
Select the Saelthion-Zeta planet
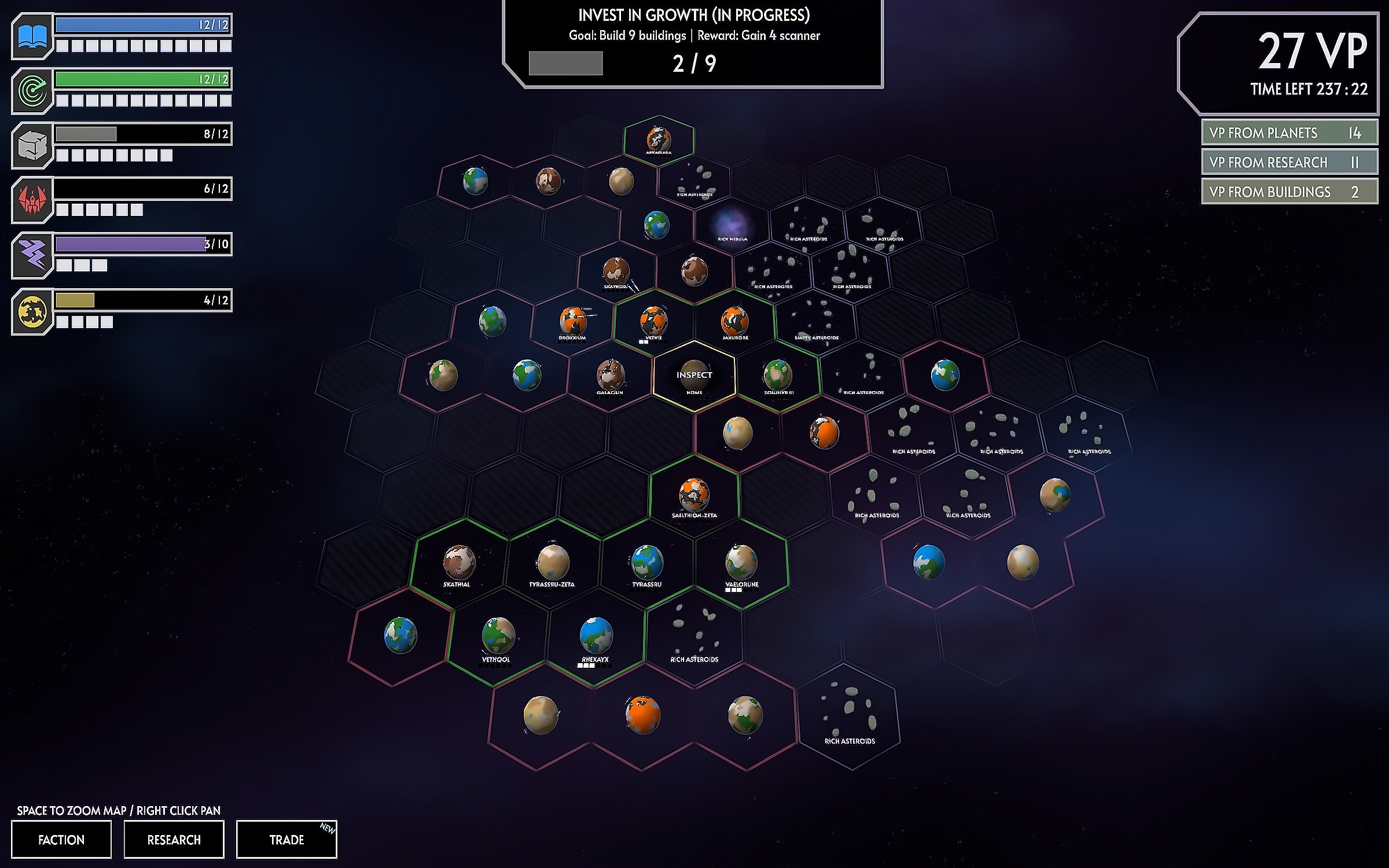[694, 495]
